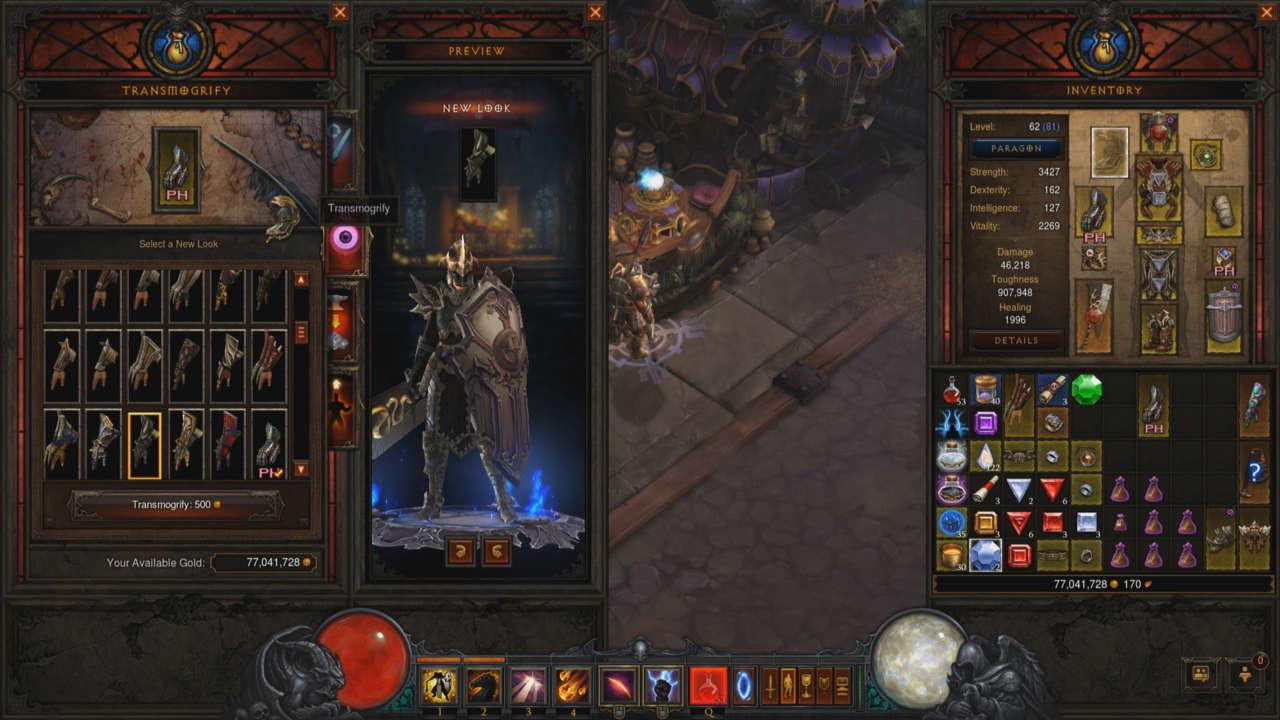Close the Transmogrify panel

[x=340, y=12]
